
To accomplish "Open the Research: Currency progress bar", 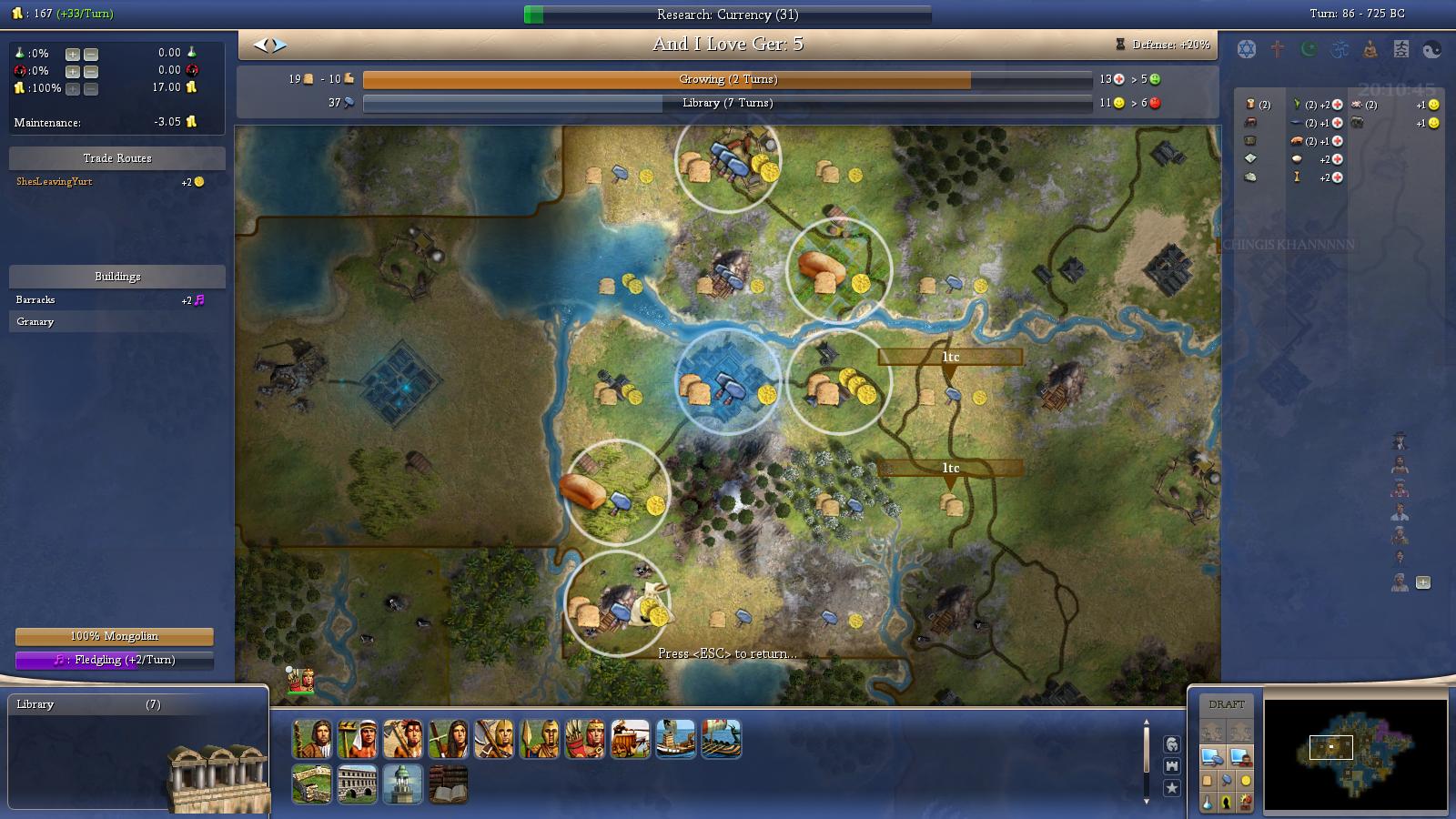I will click(728, 15).
